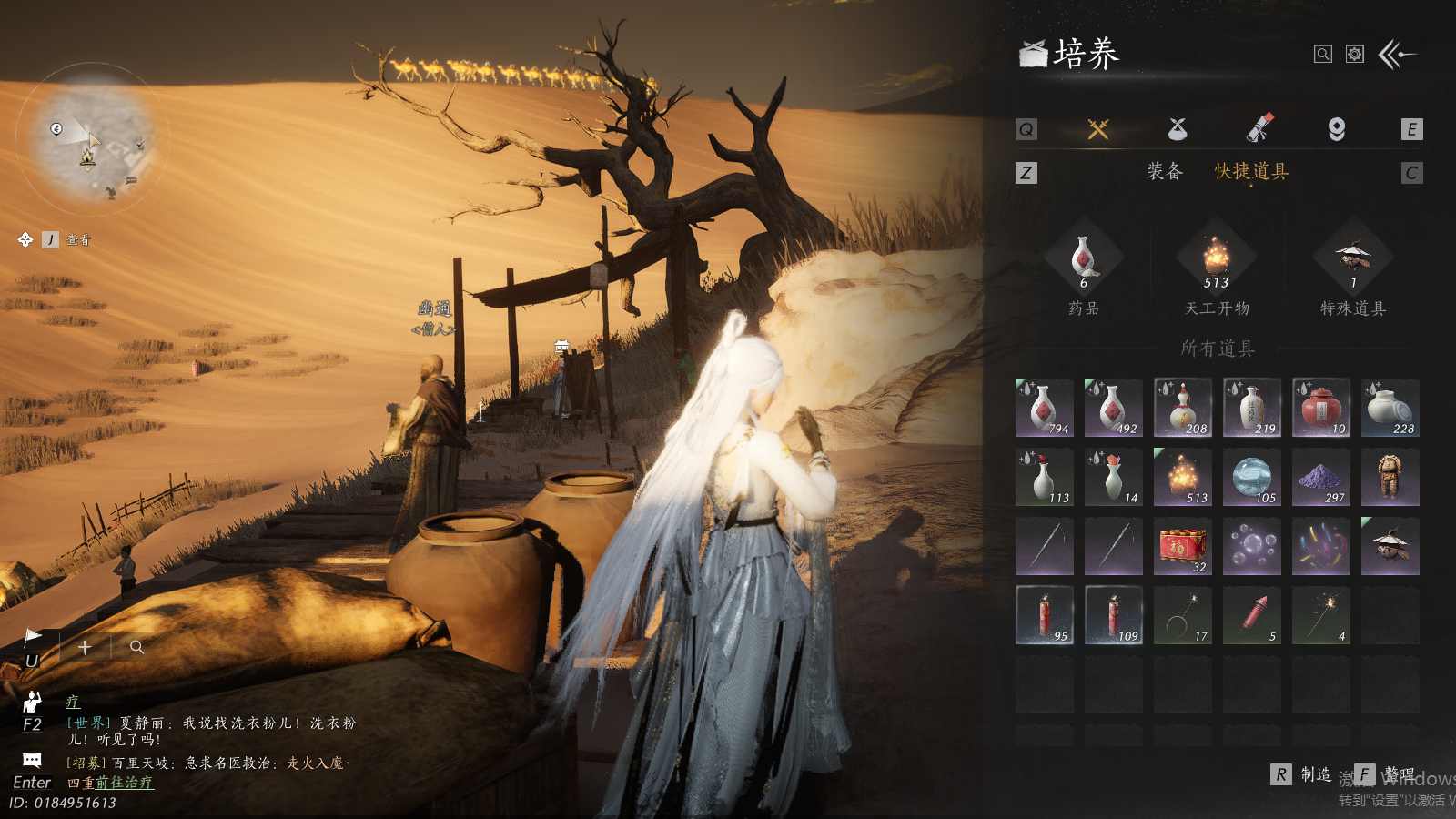Click the back arrow to close panel
The image size is (1456, 819).
(1397, 55)
